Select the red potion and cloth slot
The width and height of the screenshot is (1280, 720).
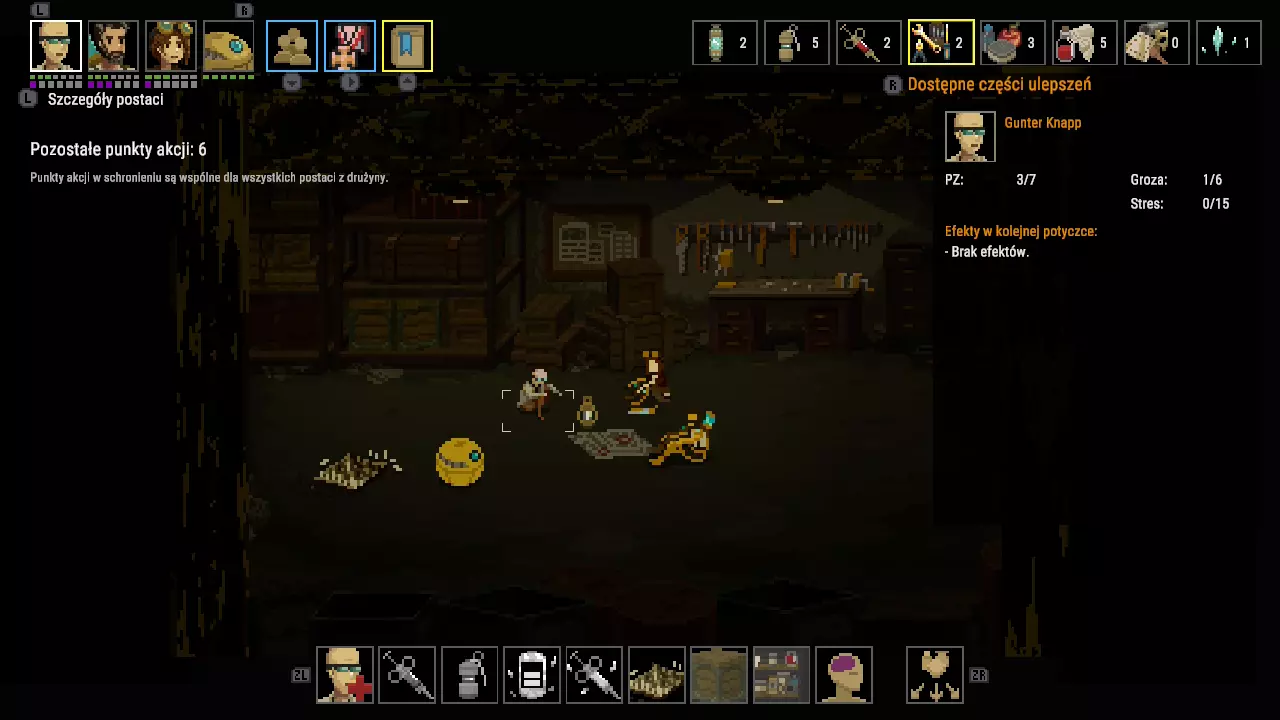point(1085,43)
